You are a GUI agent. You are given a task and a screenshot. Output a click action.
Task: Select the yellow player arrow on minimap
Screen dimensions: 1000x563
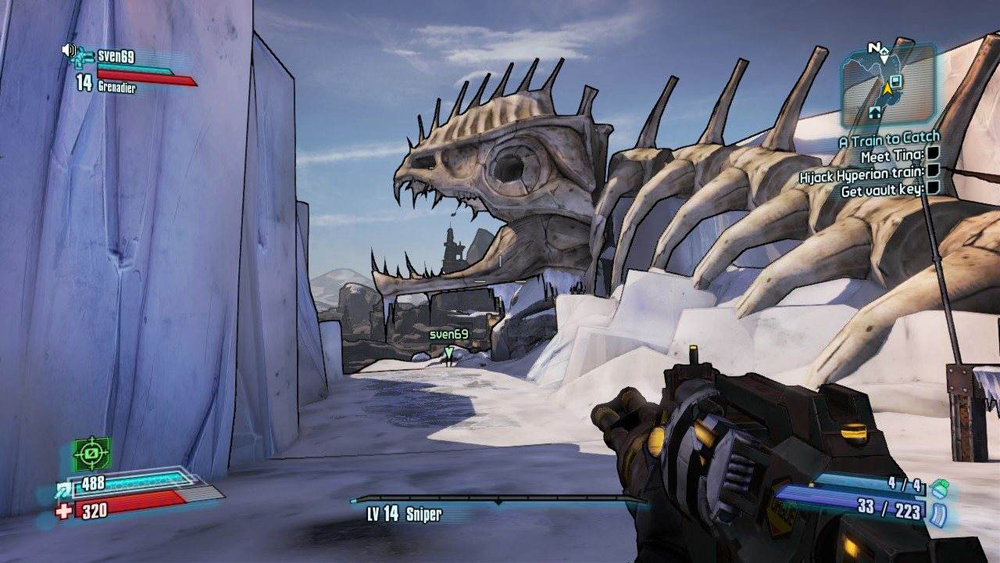point(887,89)
